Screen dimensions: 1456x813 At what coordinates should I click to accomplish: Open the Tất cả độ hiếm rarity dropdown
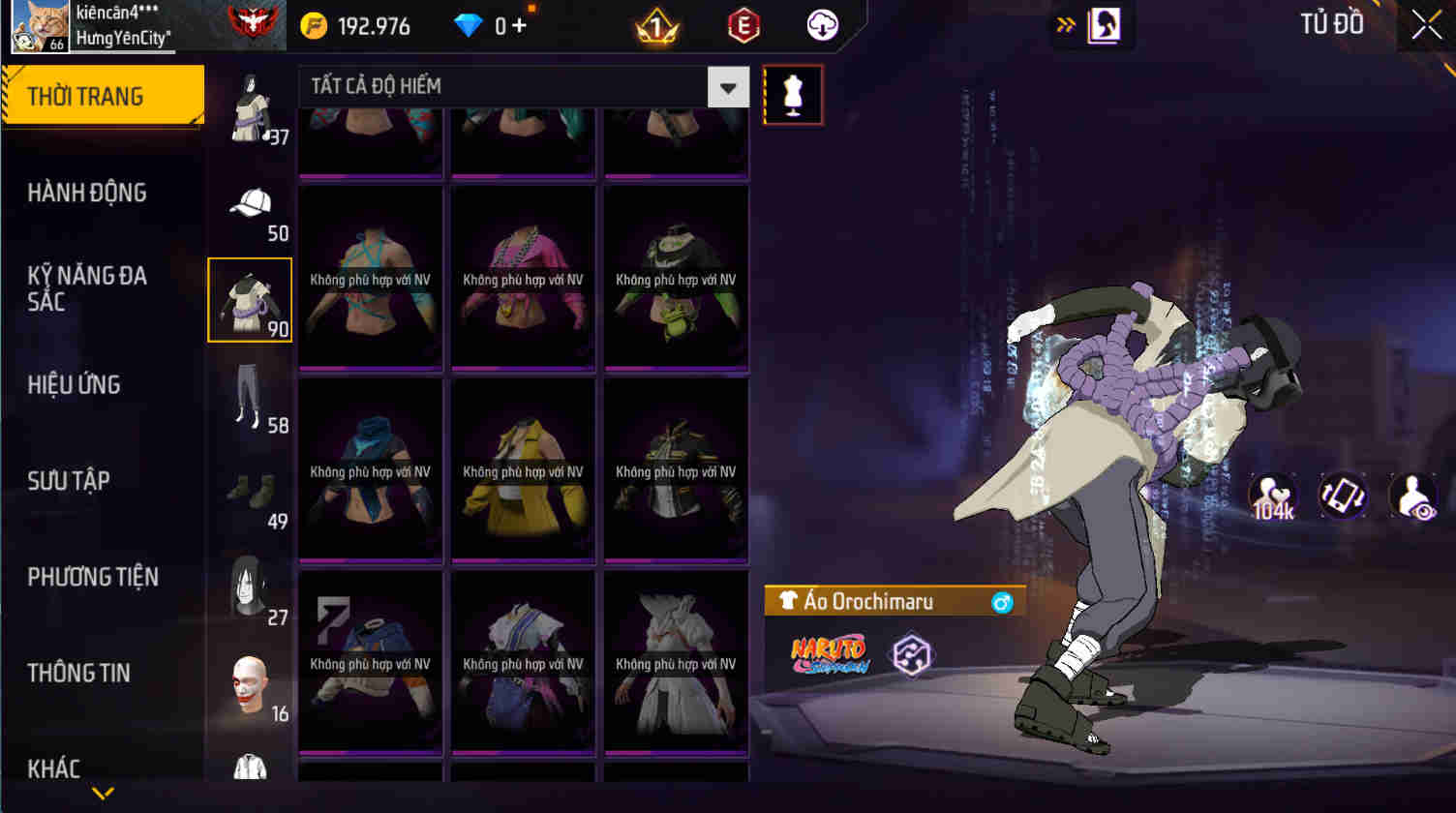click(x=523, y=87)
